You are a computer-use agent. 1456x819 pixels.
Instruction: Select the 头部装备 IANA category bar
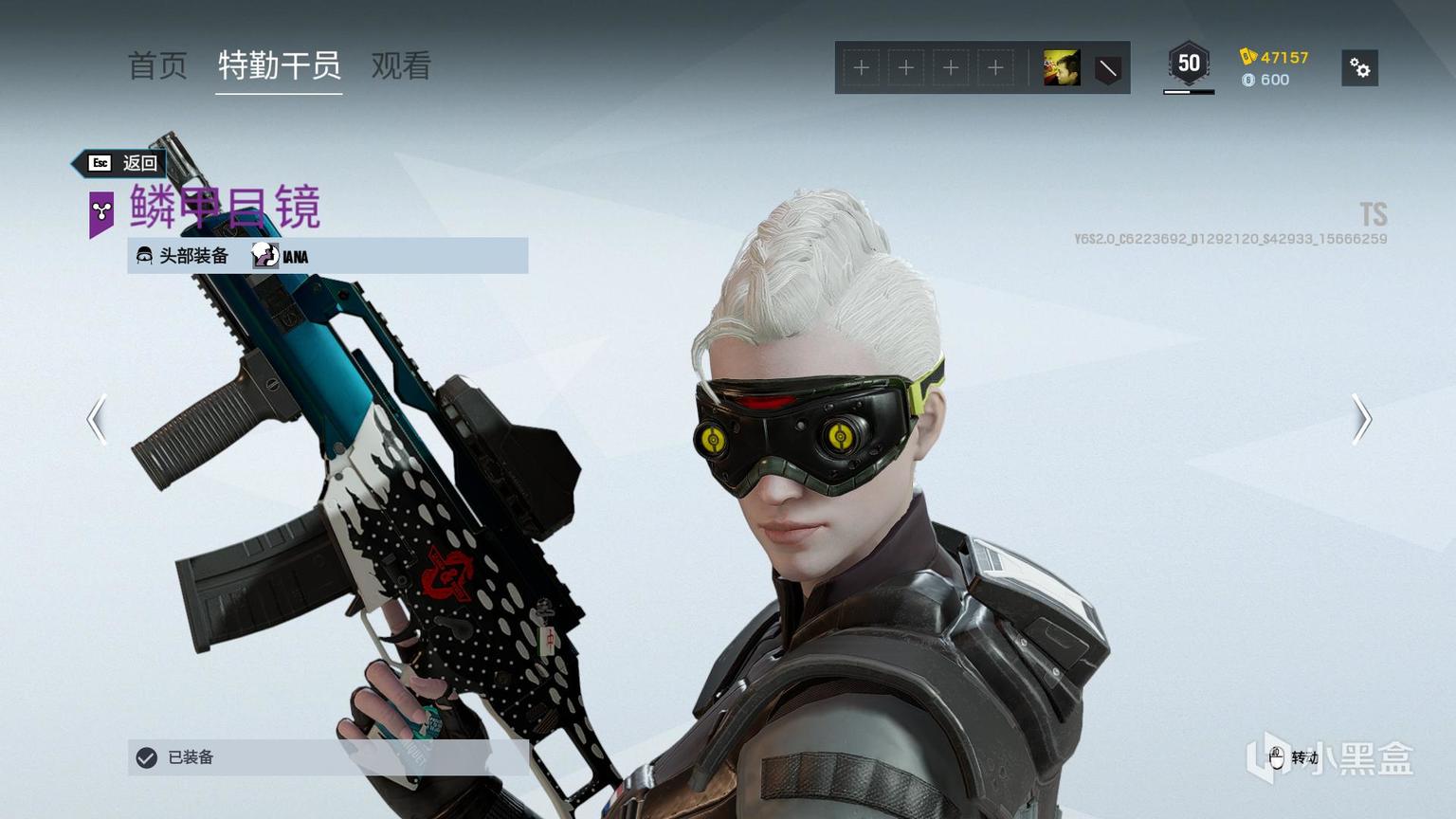[328, 256]
